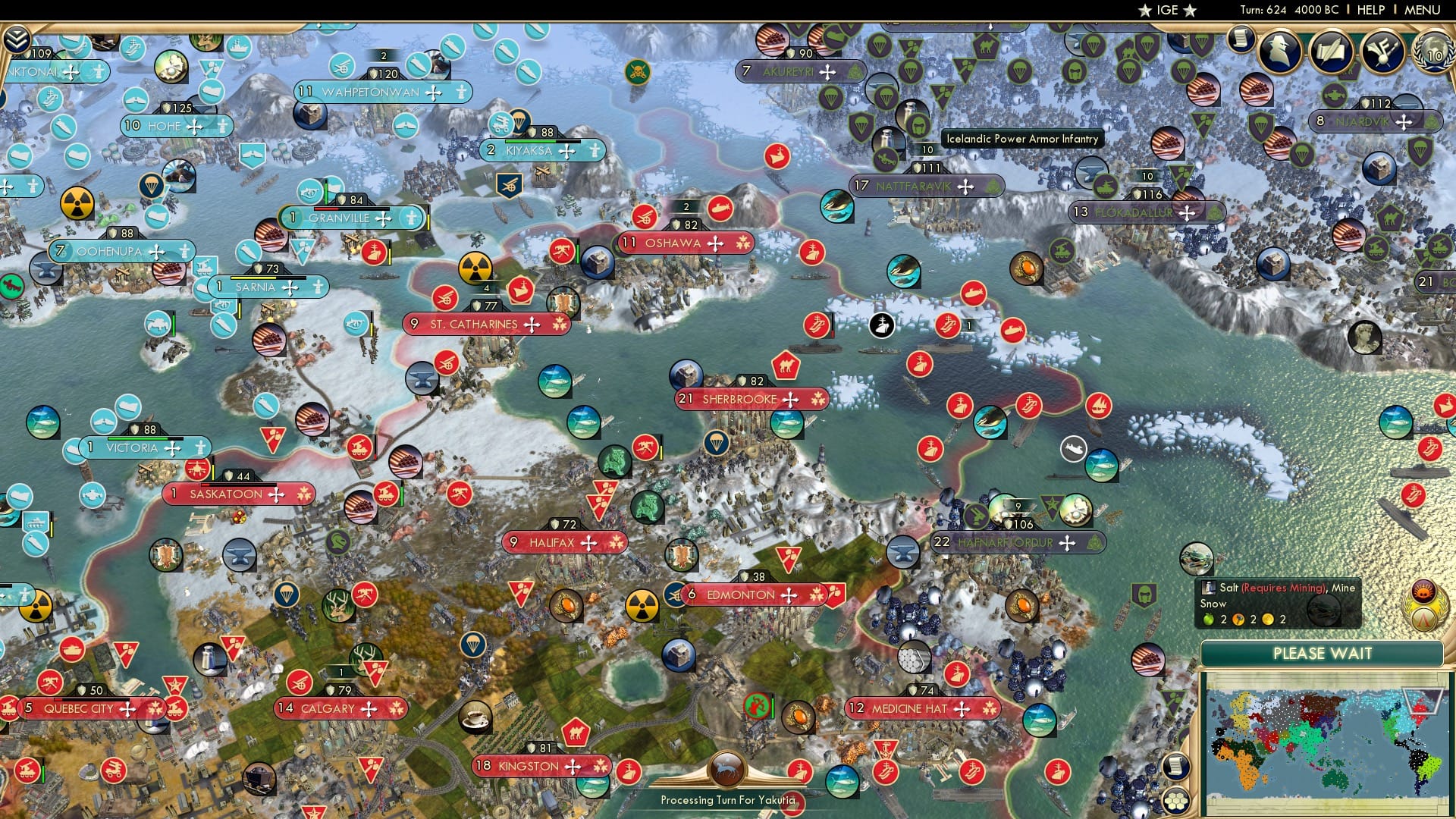Screen dimensions: 1456x819
Task: Click the coffee cup improvement near Kingston
Action: coord(475,717)
